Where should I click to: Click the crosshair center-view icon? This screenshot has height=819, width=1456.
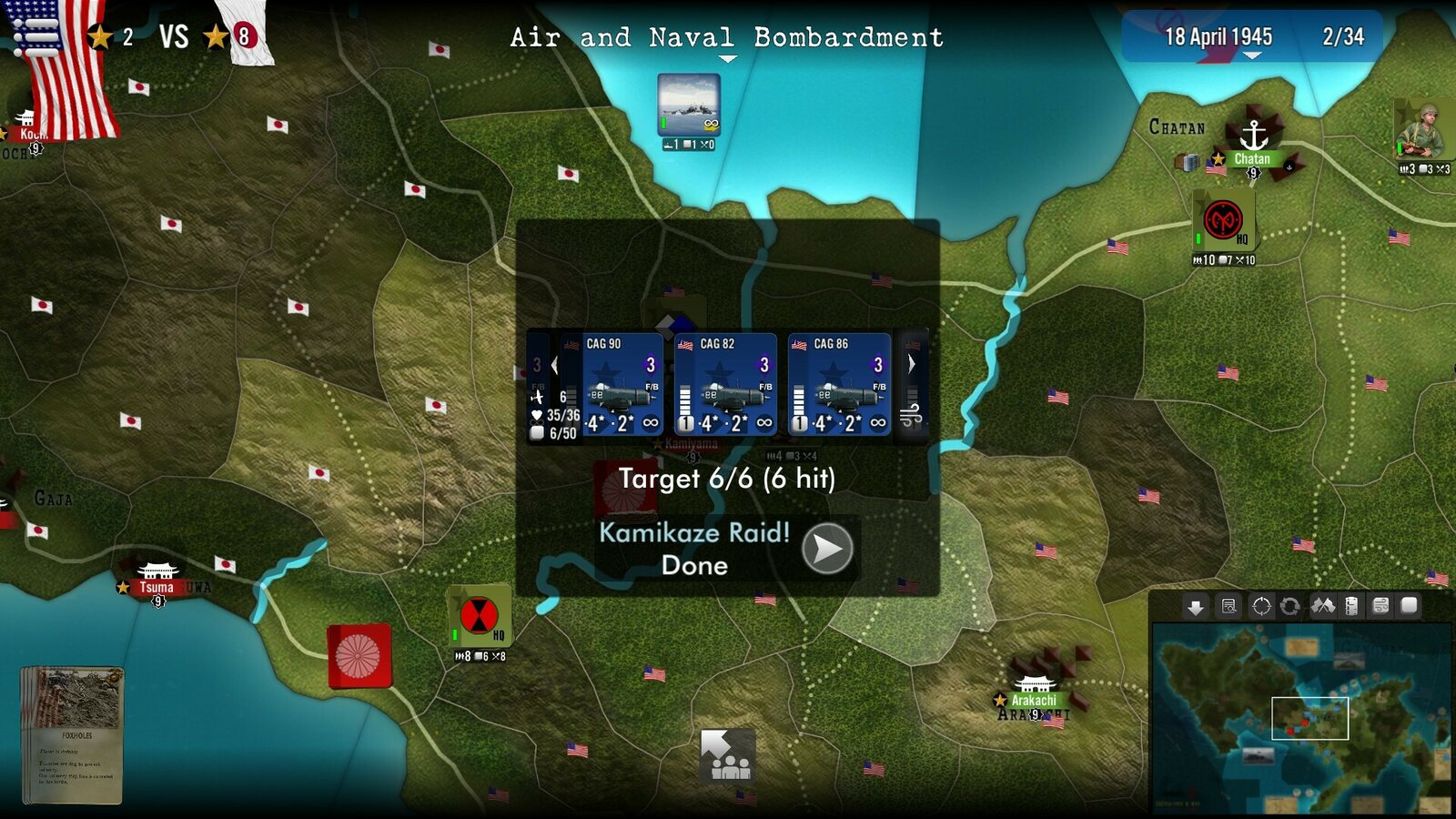tap(1261, 606)
